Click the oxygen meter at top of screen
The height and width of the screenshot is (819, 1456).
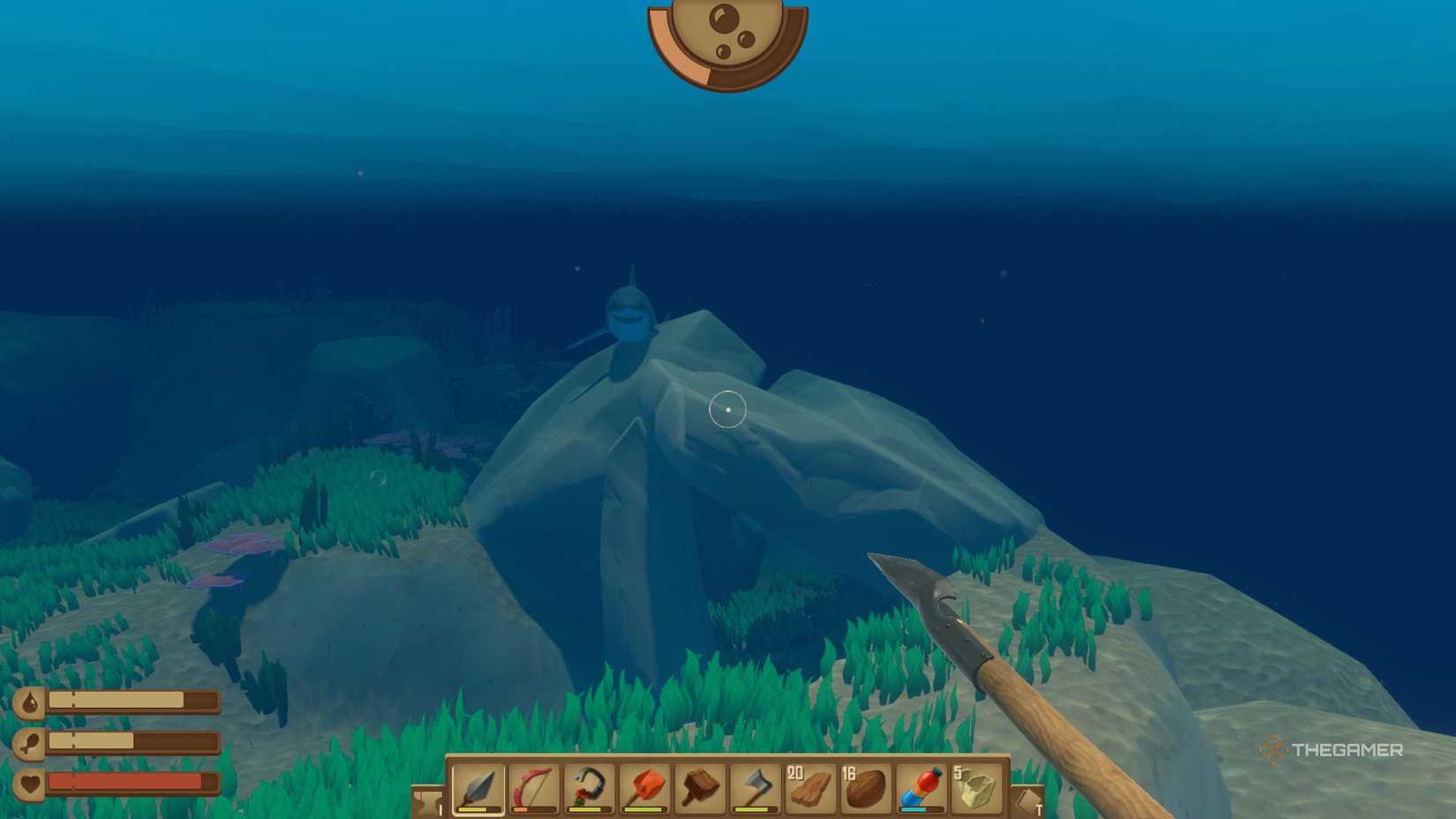click(x=725, y=40)
